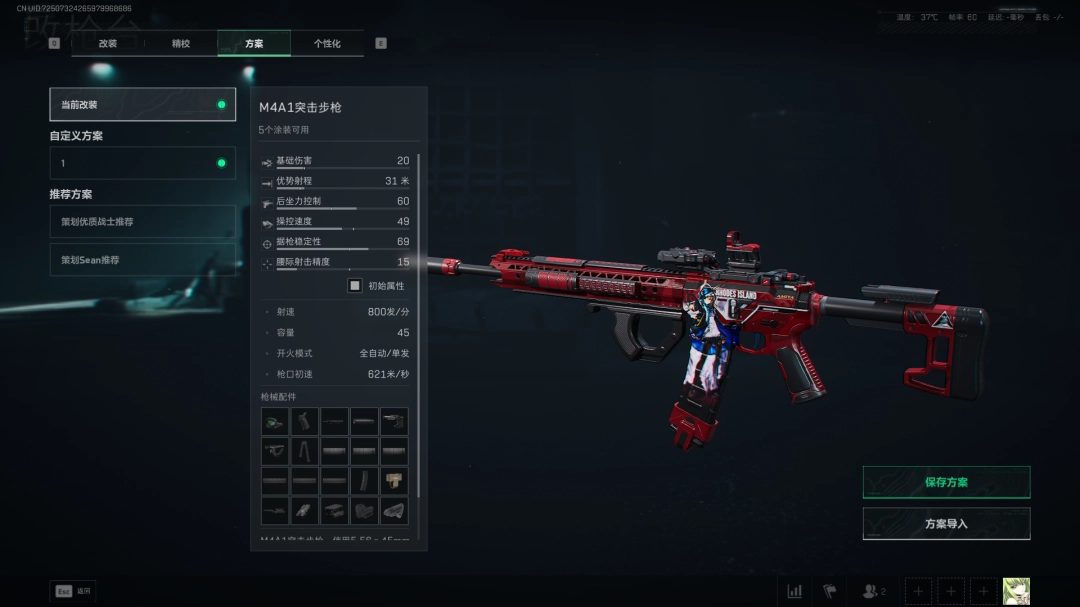Open the 策划优质战士推荐 scheme
1080x607 pixels.
point(142,222)
